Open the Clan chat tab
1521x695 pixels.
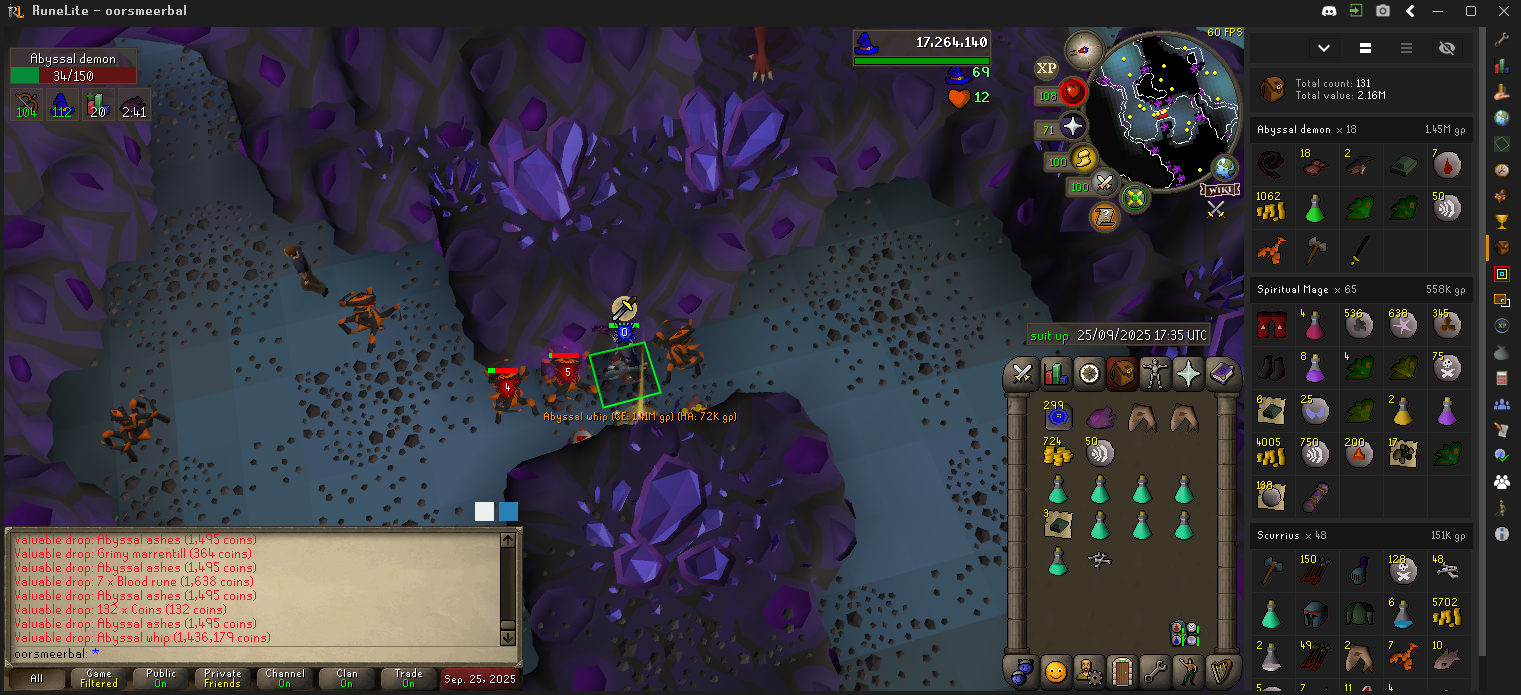point(346,679)
